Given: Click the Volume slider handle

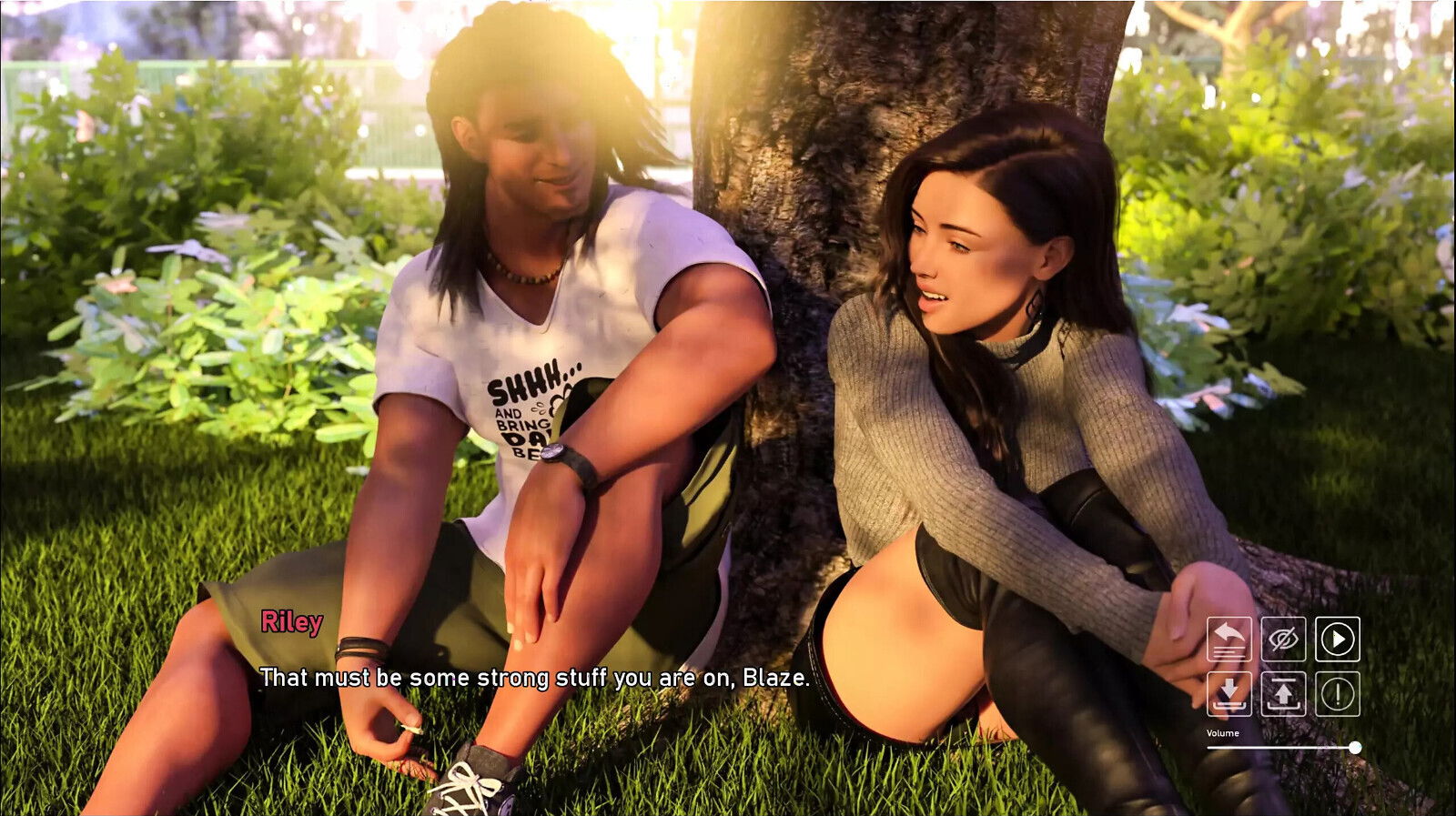Looking at the screenshot, I should 1355,748.
